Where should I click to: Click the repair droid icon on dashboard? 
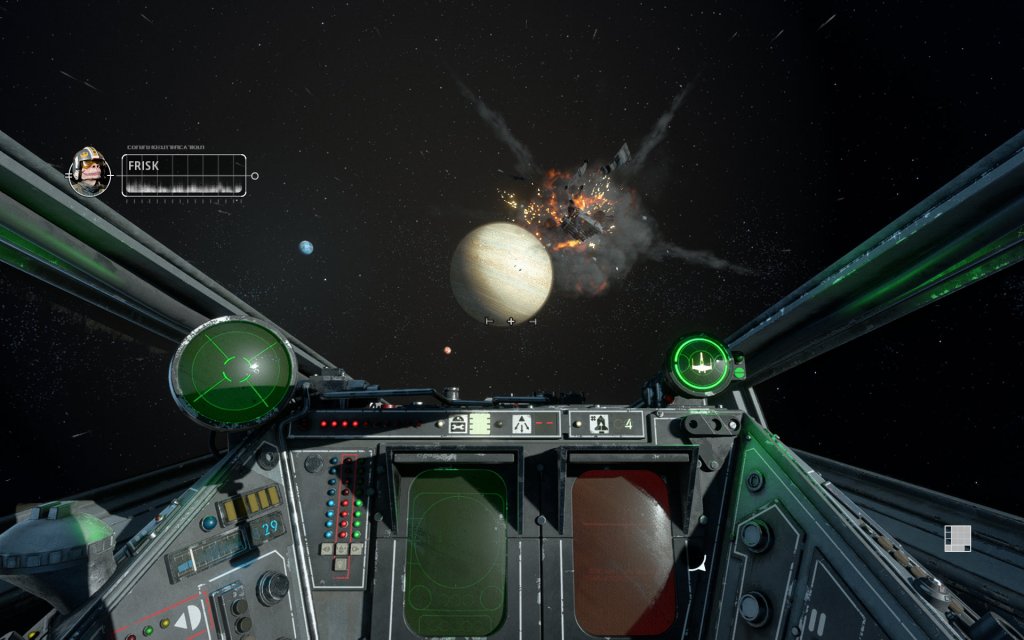pos(459,424)
